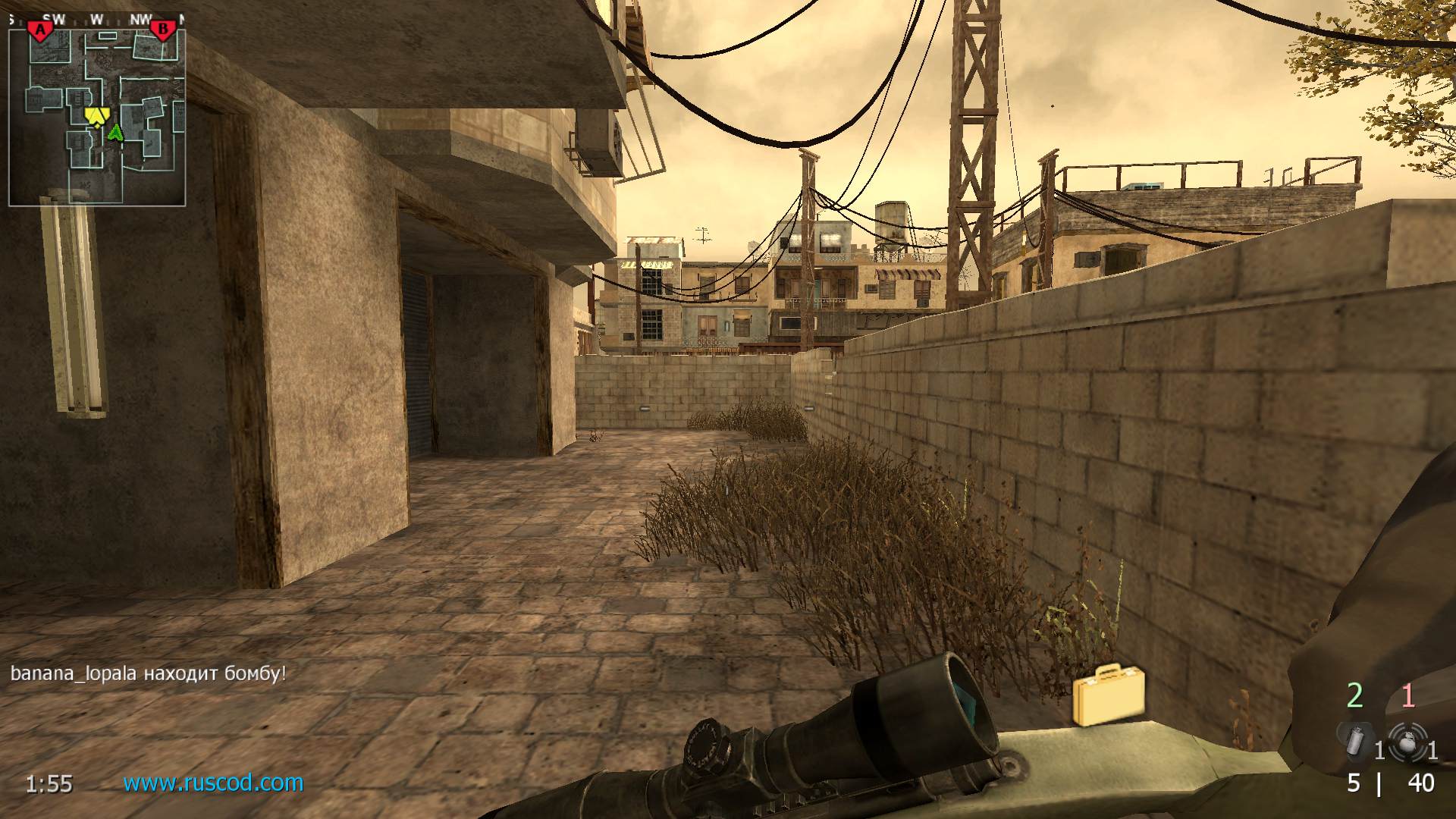
Task: Select the frag grenade icon
Action: (x=1407, y=742)
